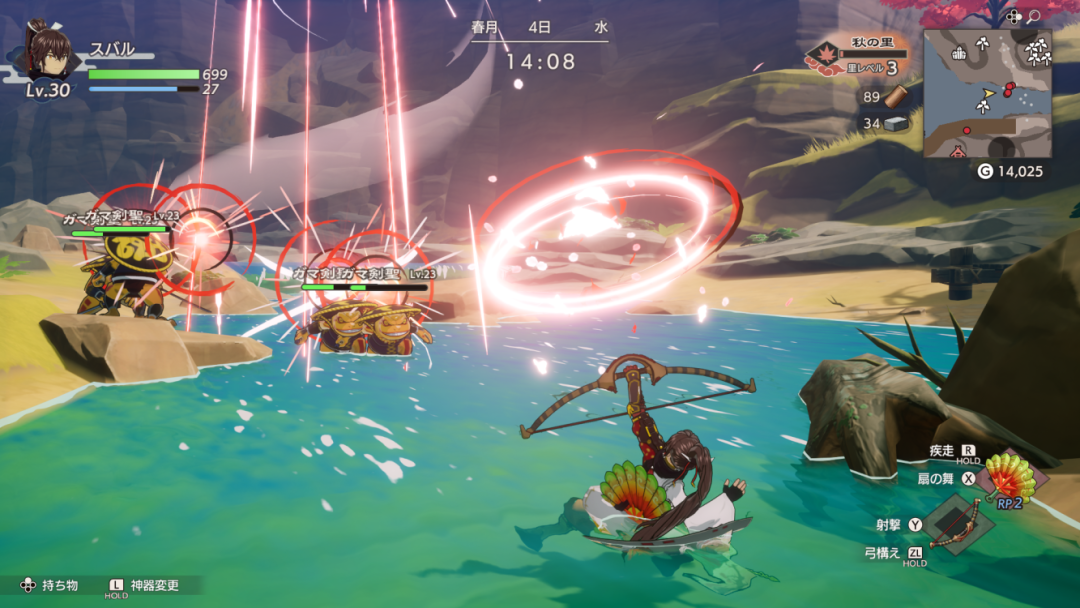Click the pink shrine marker on minimap
Image resolution: width=1080 pixels, height=608 pixels.
coord(957,152)
